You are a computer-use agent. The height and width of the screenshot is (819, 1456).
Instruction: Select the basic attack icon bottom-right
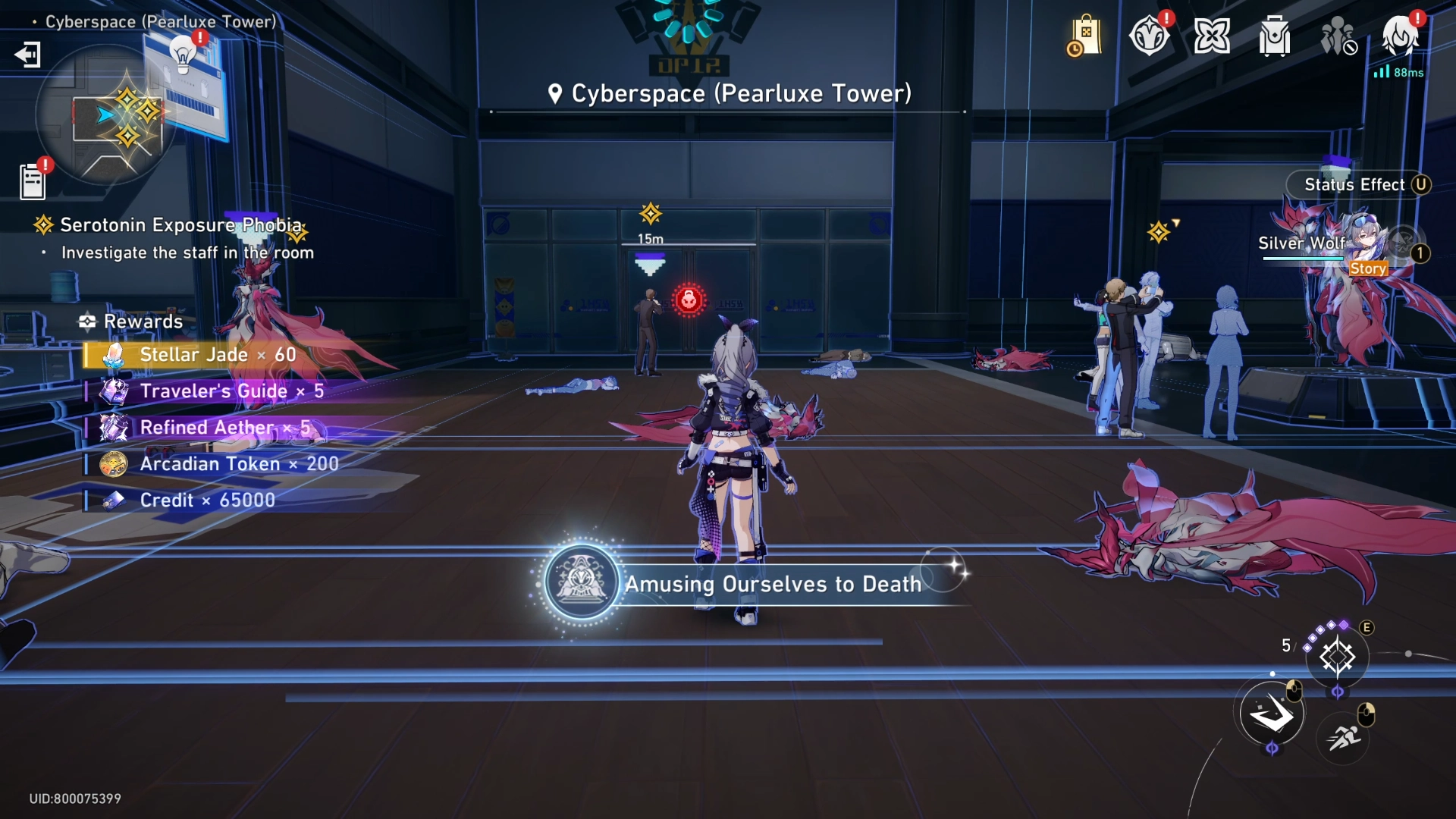click(1272, 711)
